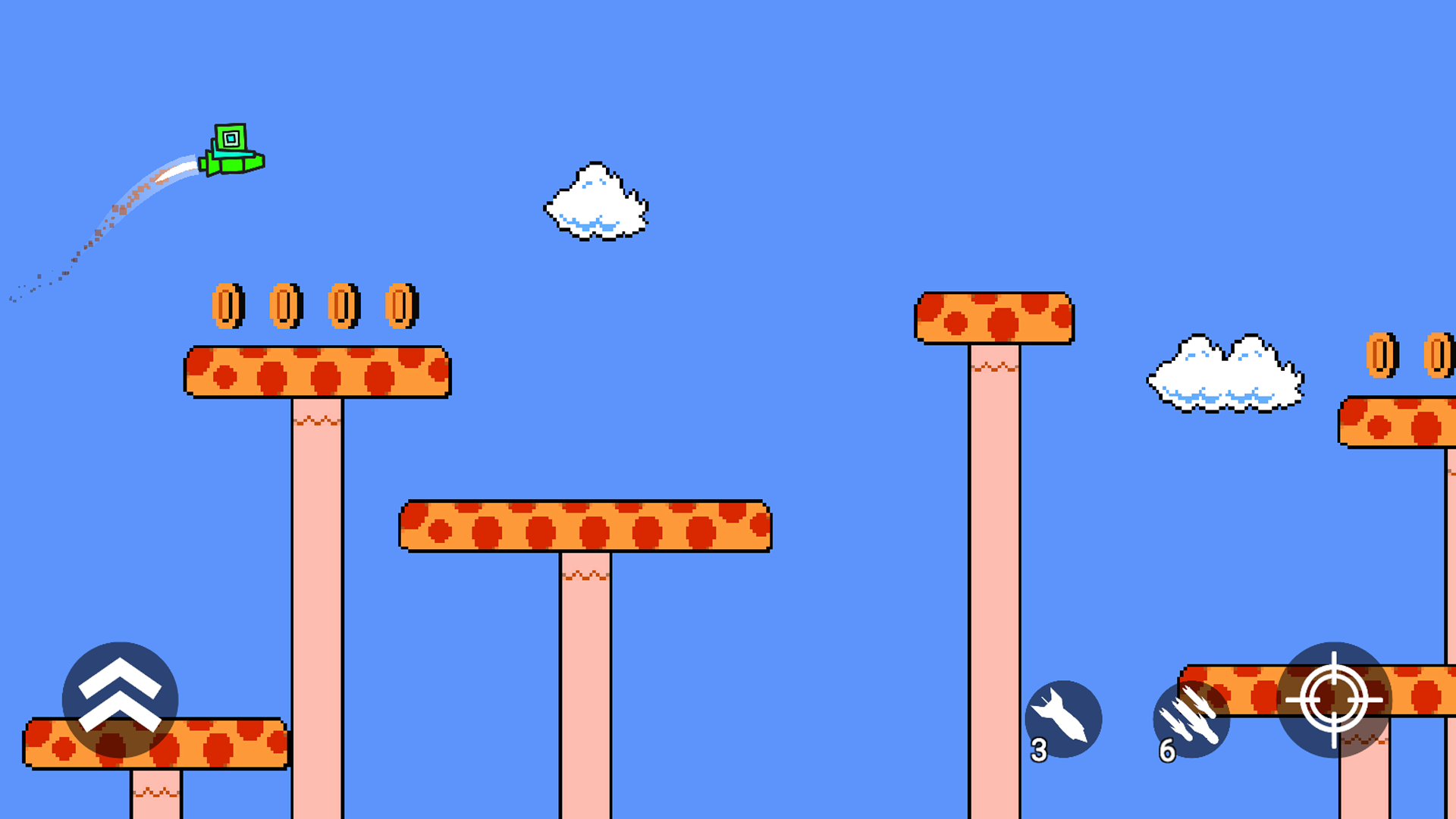
Task: Click the green jetpack ship character
Action: 231,149
